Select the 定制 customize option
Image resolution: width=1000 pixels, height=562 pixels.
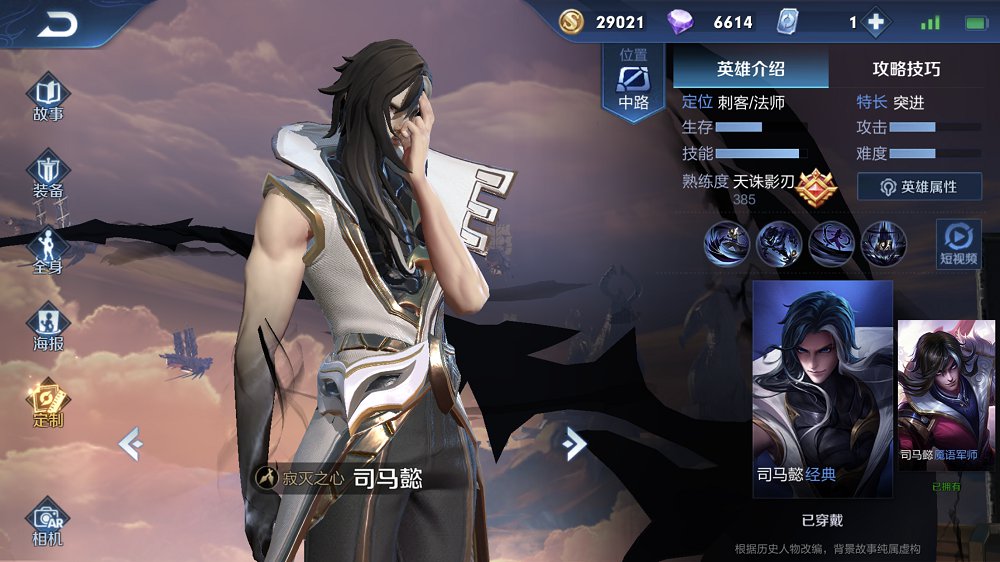tap(48, 403)
